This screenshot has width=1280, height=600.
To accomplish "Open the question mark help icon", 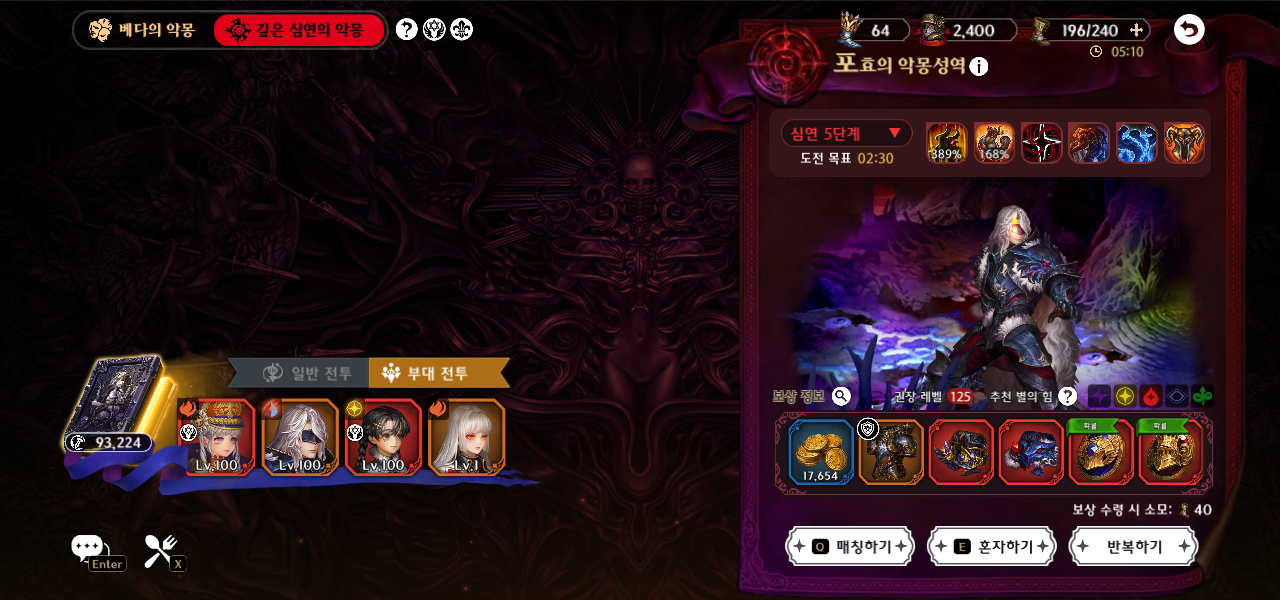I will pos(406,29).
